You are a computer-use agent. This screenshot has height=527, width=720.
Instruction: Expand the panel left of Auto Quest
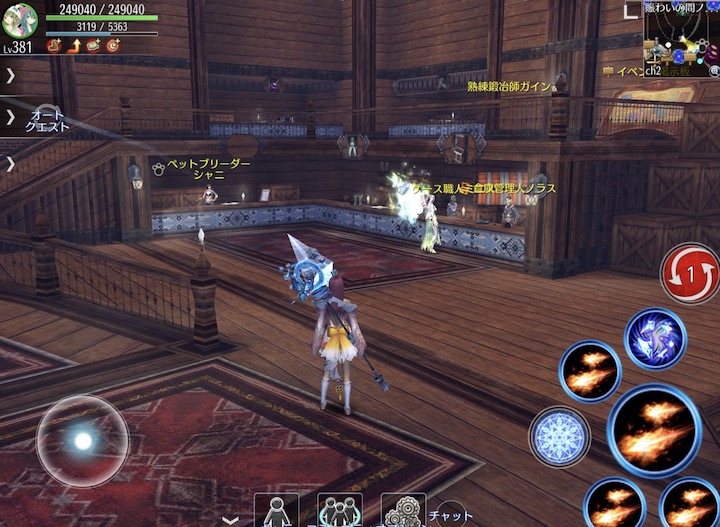tap(10, 118)
